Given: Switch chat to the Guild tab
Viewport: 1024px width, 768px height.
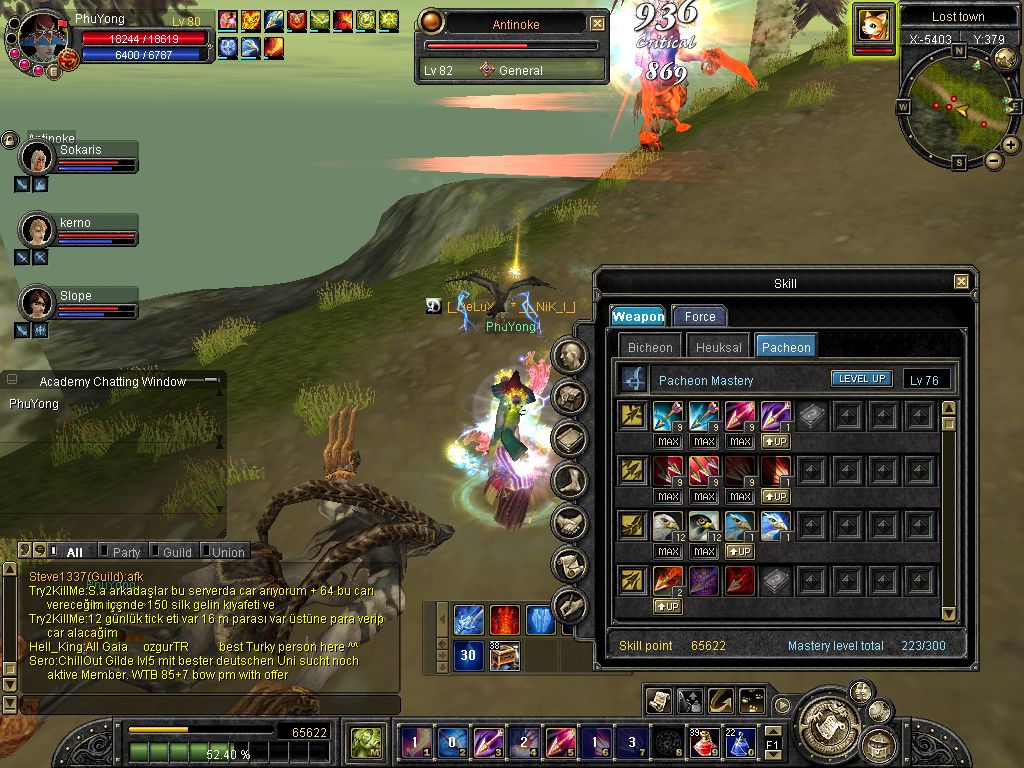Looking at the screenshot, I should 176,552.
